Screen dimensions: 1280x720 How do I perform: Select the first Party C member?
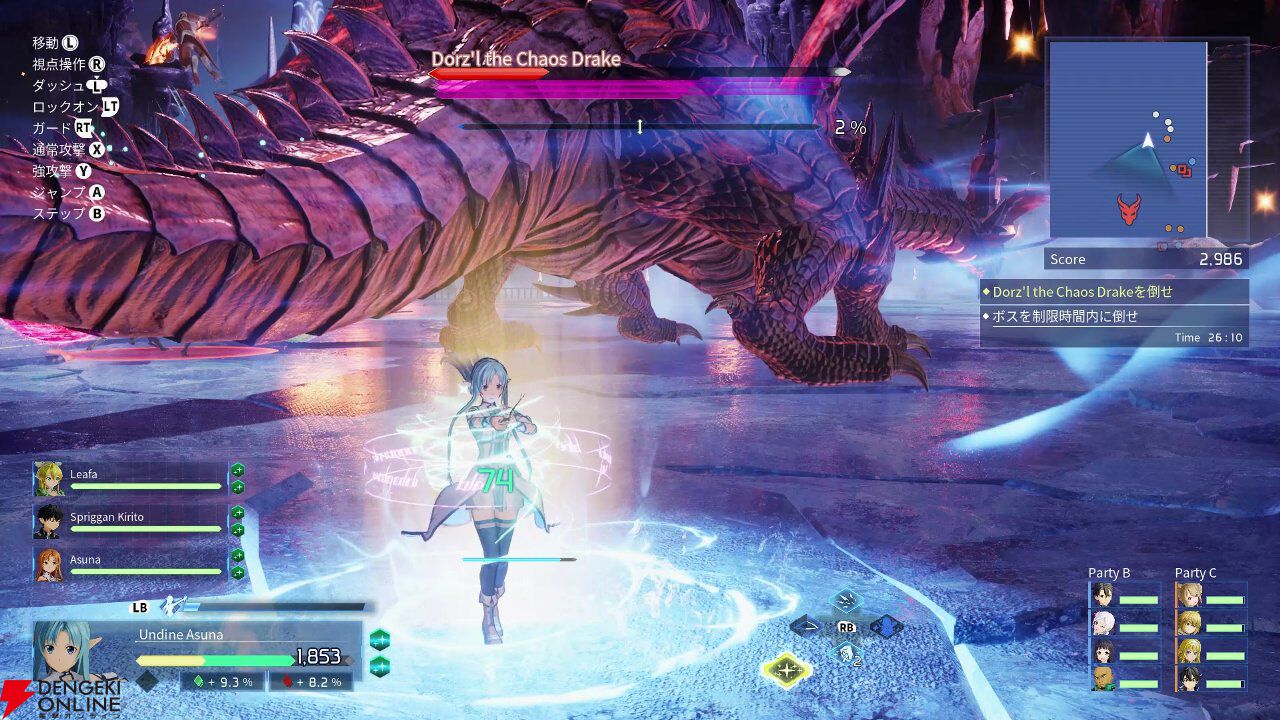click(x=1189, y=596)
